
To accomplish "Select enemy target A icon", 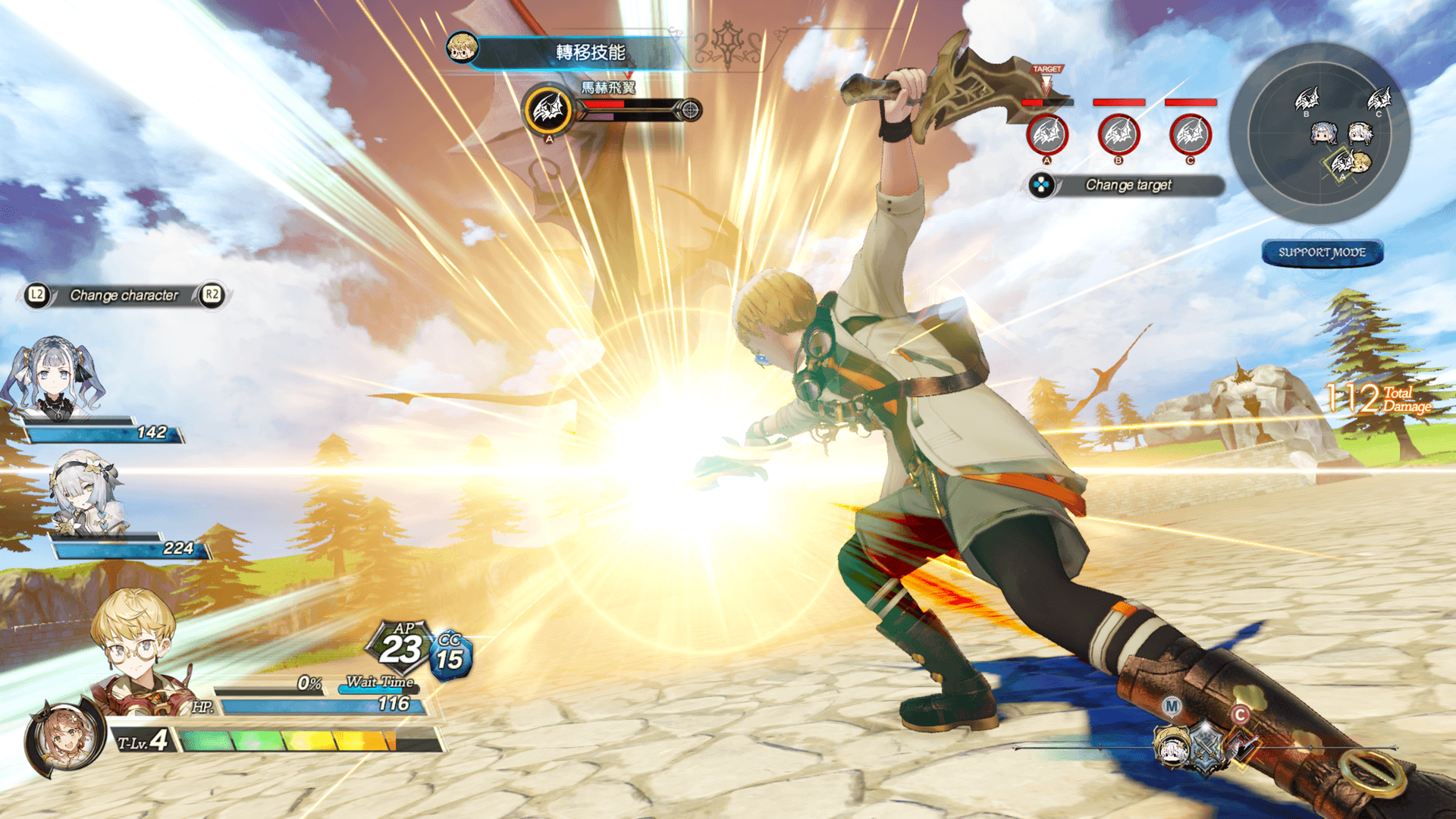I will click(x=1046, y=135).
